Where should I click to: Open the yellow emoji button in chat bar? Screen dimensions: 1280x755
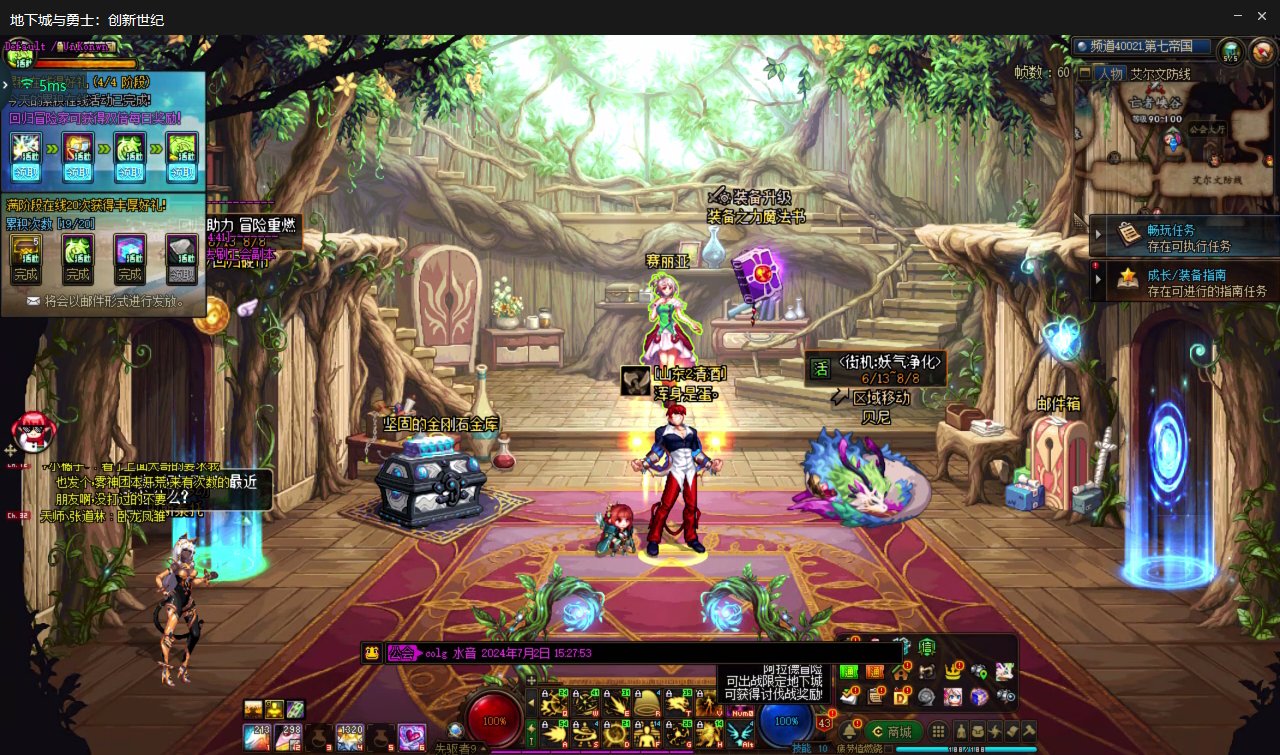tap(372, 653)
